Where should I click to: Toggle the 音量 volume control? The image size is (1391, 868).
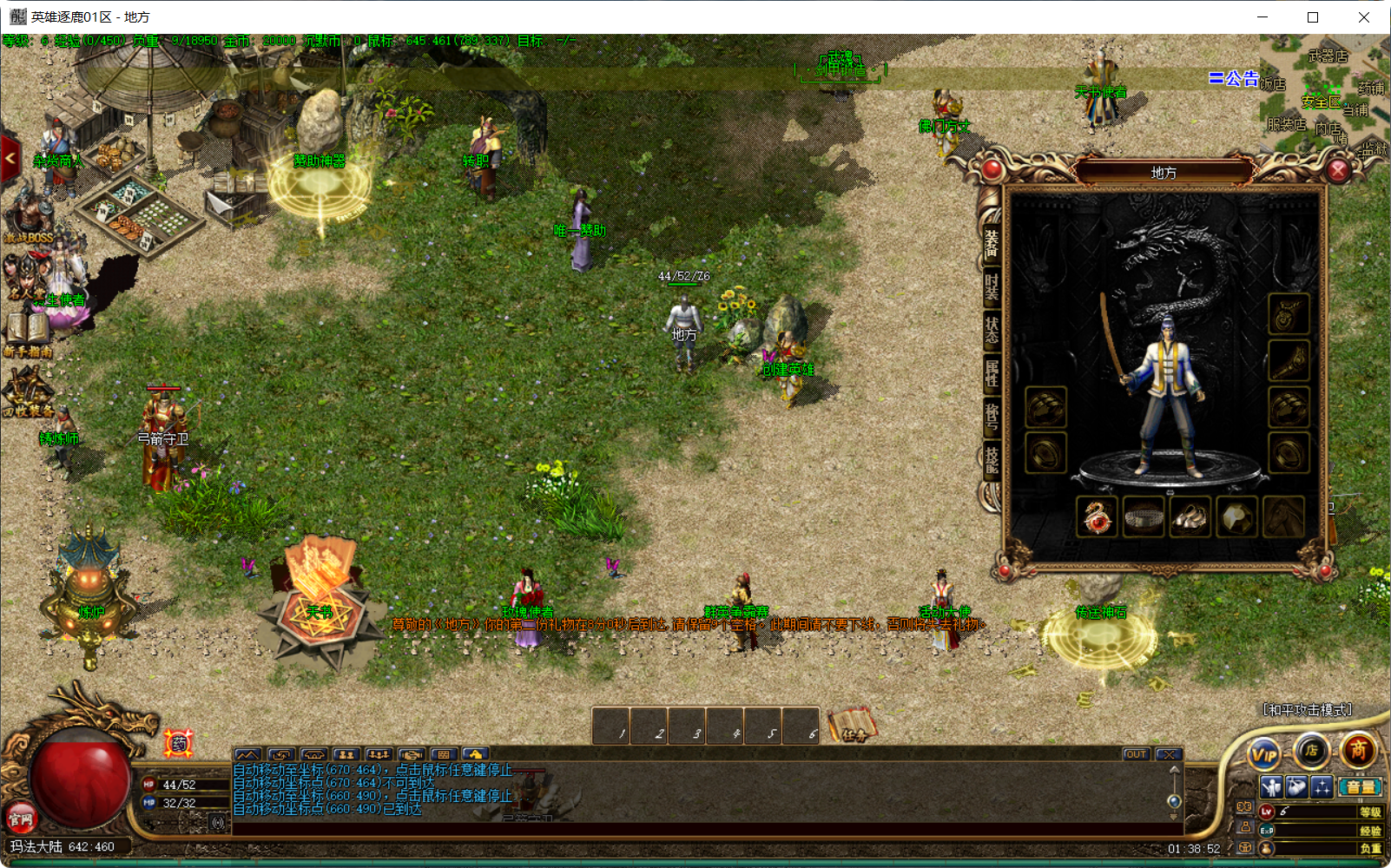point(1359,787)
